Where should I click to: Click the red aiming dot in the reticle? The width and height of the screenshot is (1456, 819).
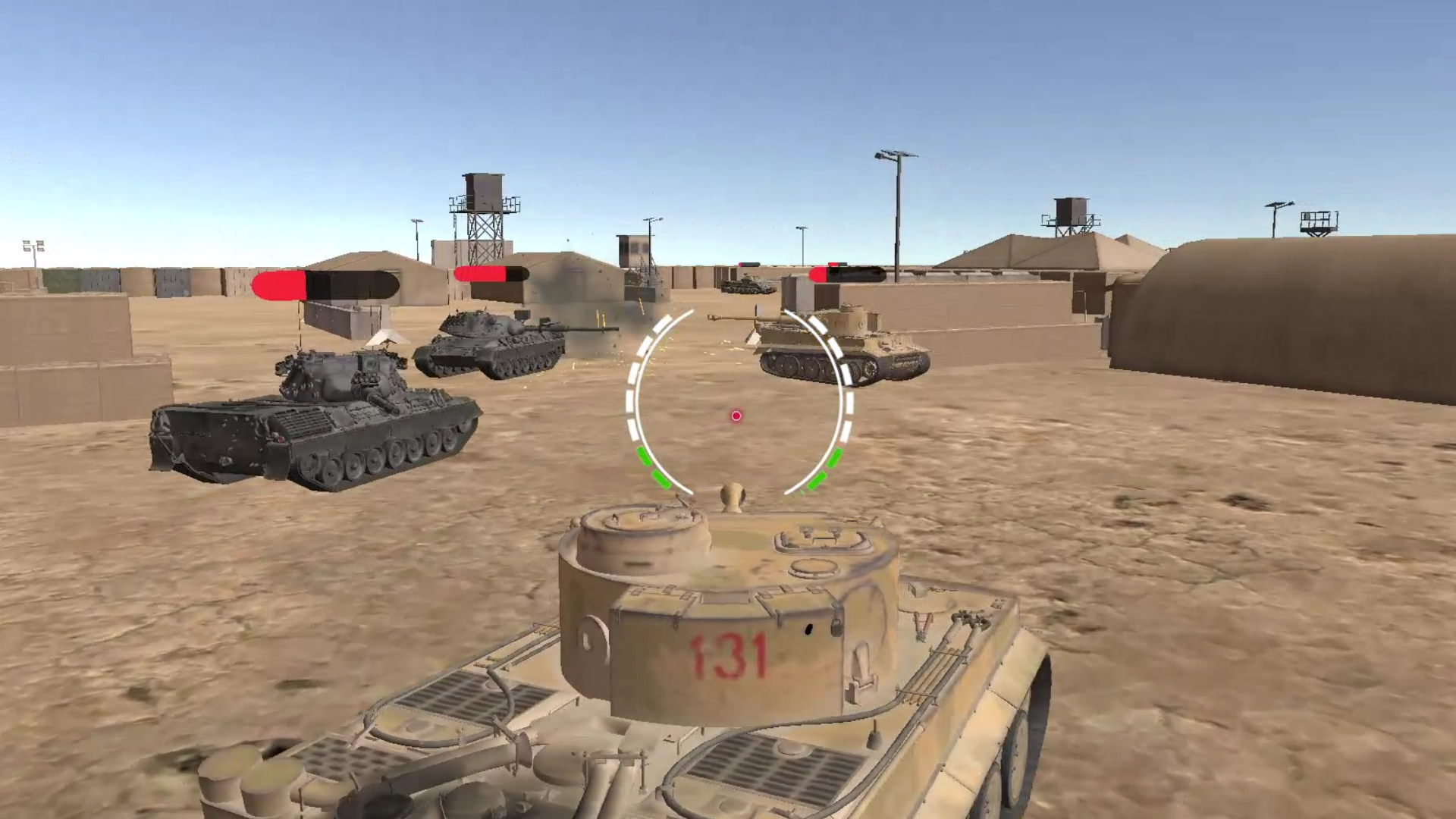pyautogui.click(x=734, y=415)
